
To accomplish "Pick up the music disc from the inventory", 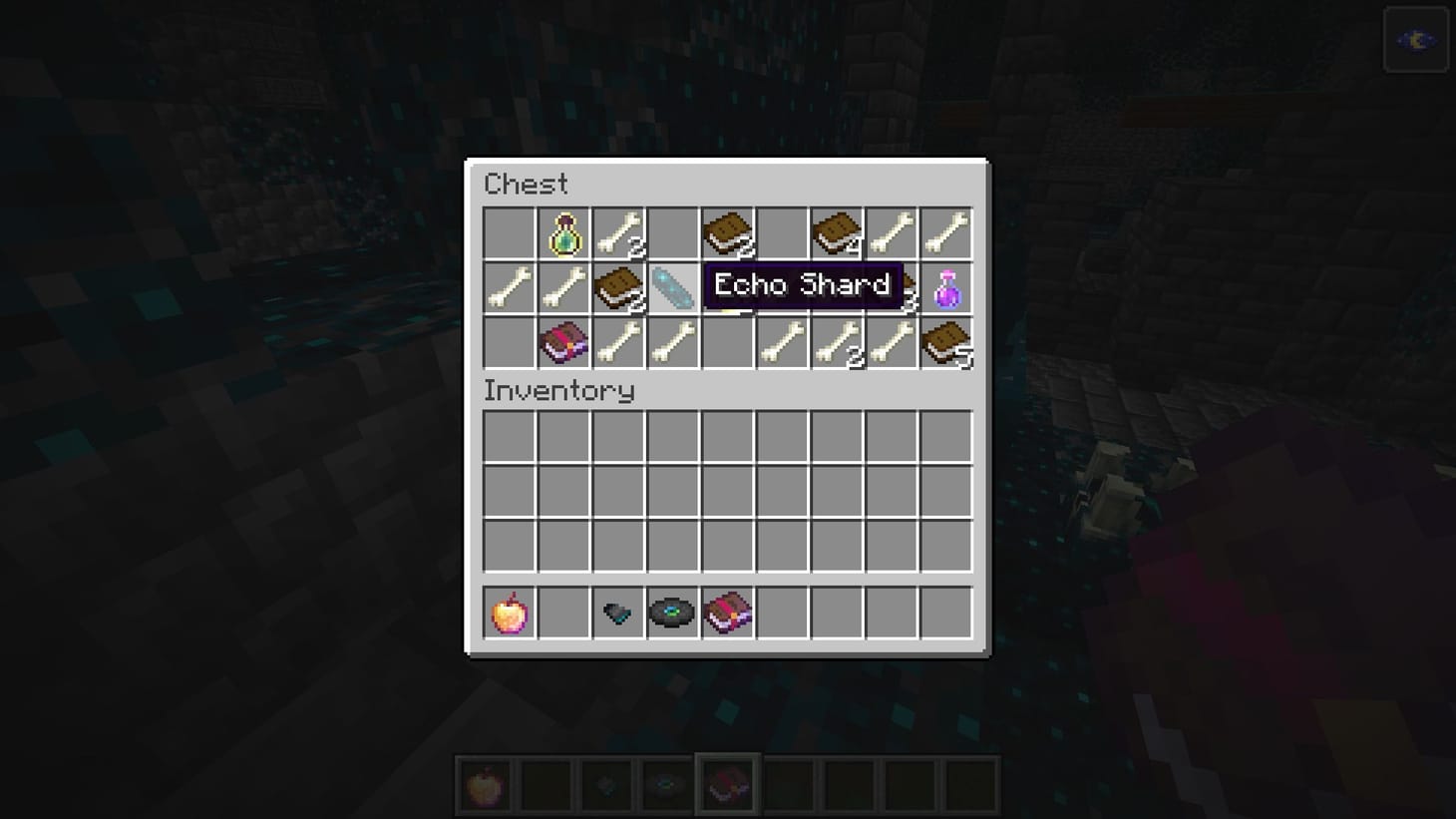I will click(x=673, y=613).
